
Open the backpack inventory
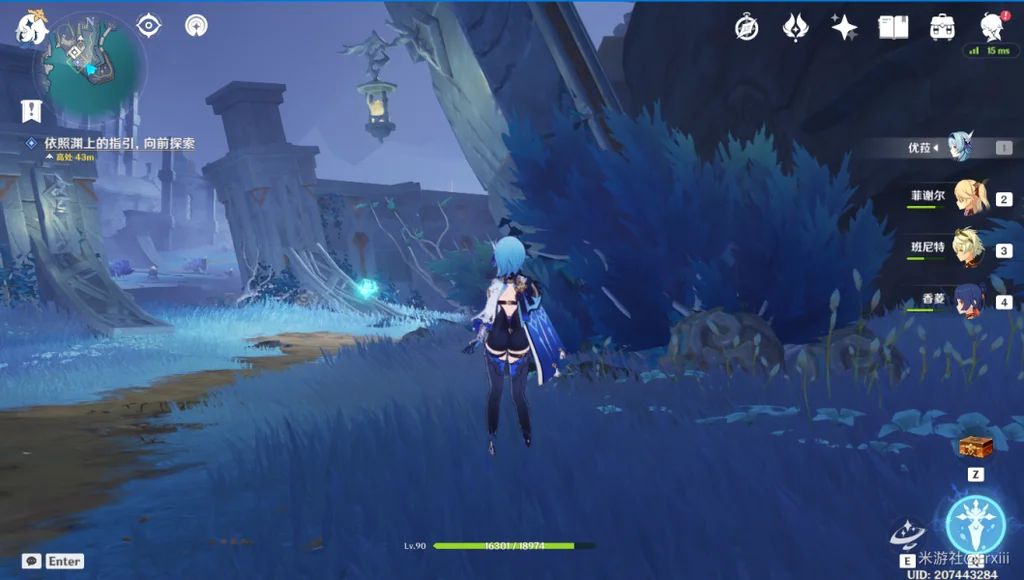[941, 27]
